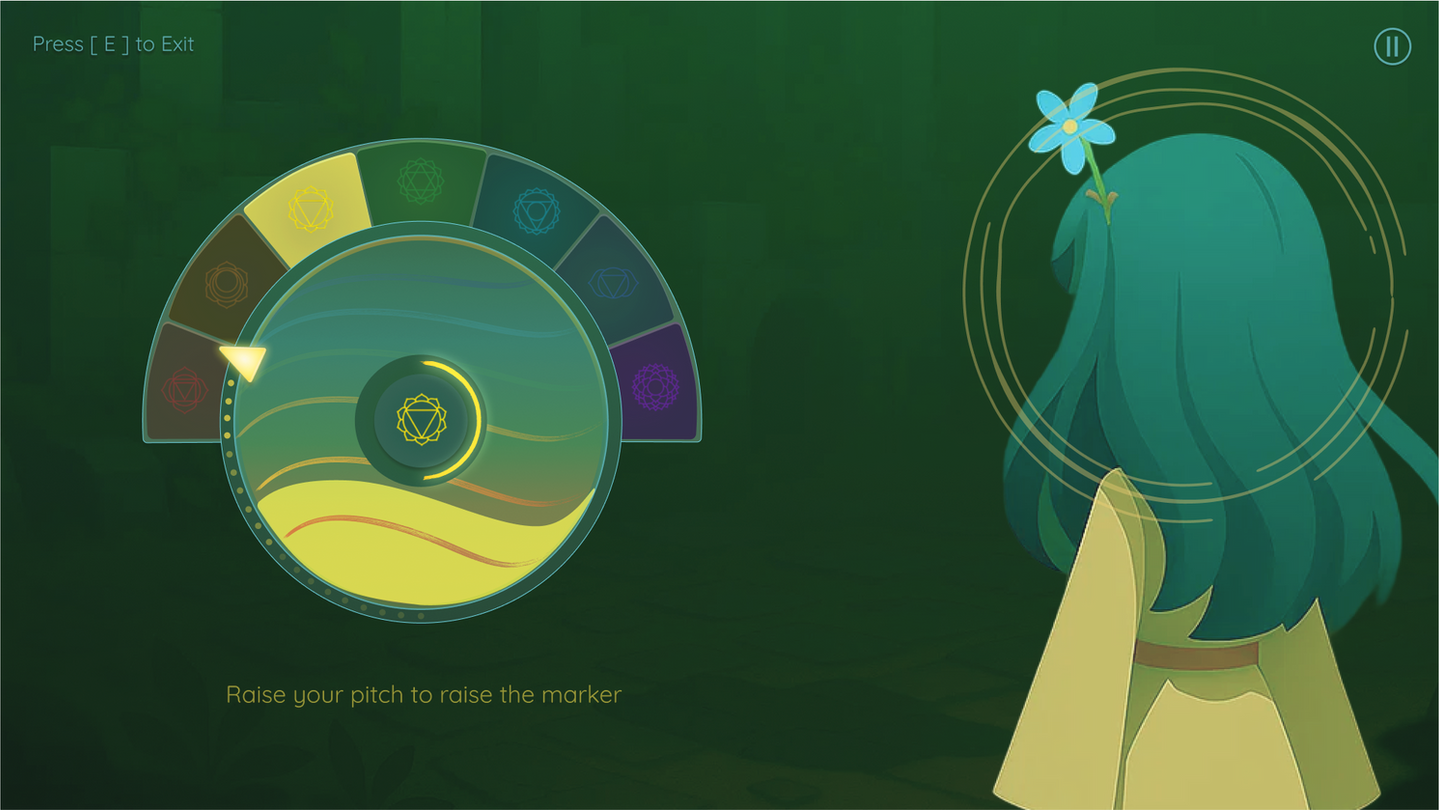
Task: Click the Press [ E ] to Exit label
Action: [x=111, y=44]
